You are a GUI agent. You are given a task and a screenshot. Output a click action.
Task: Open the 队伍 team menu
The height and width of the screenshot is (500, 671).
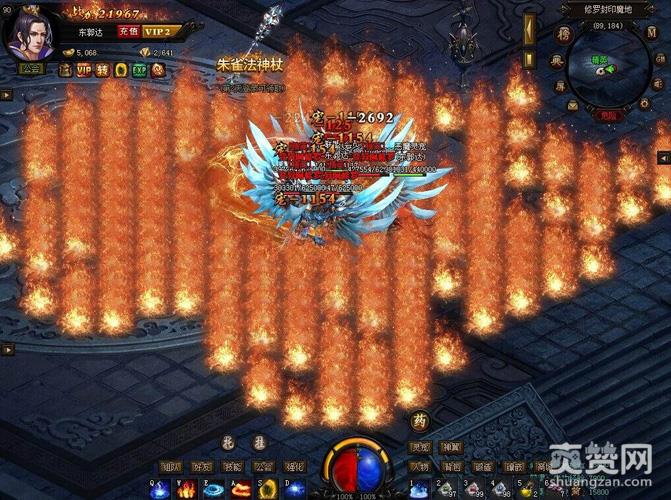click(172, 466)
